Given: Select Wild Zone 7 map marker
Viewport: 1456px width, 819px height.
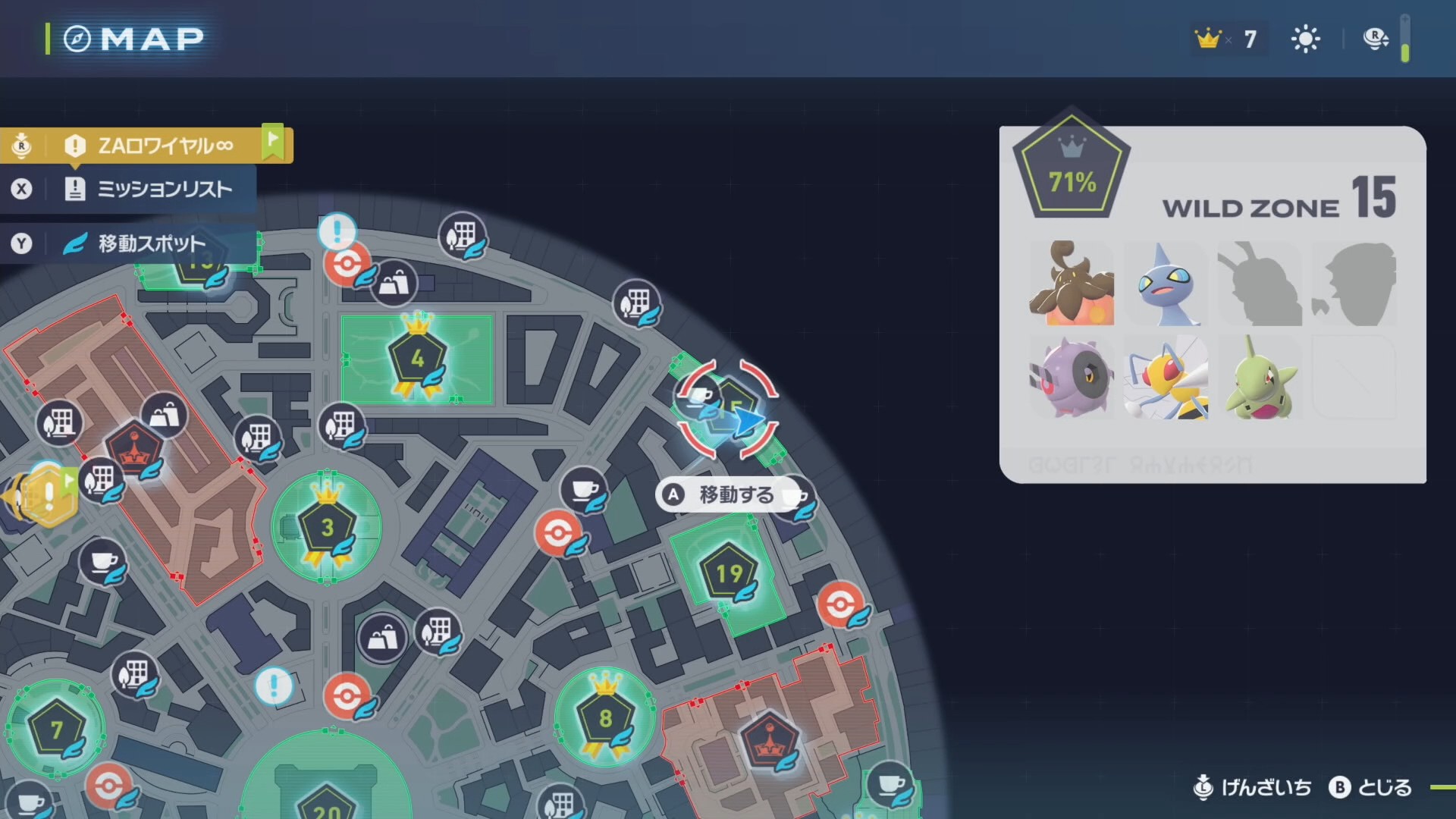Looking at the screenshot, I should click(56, 730).
